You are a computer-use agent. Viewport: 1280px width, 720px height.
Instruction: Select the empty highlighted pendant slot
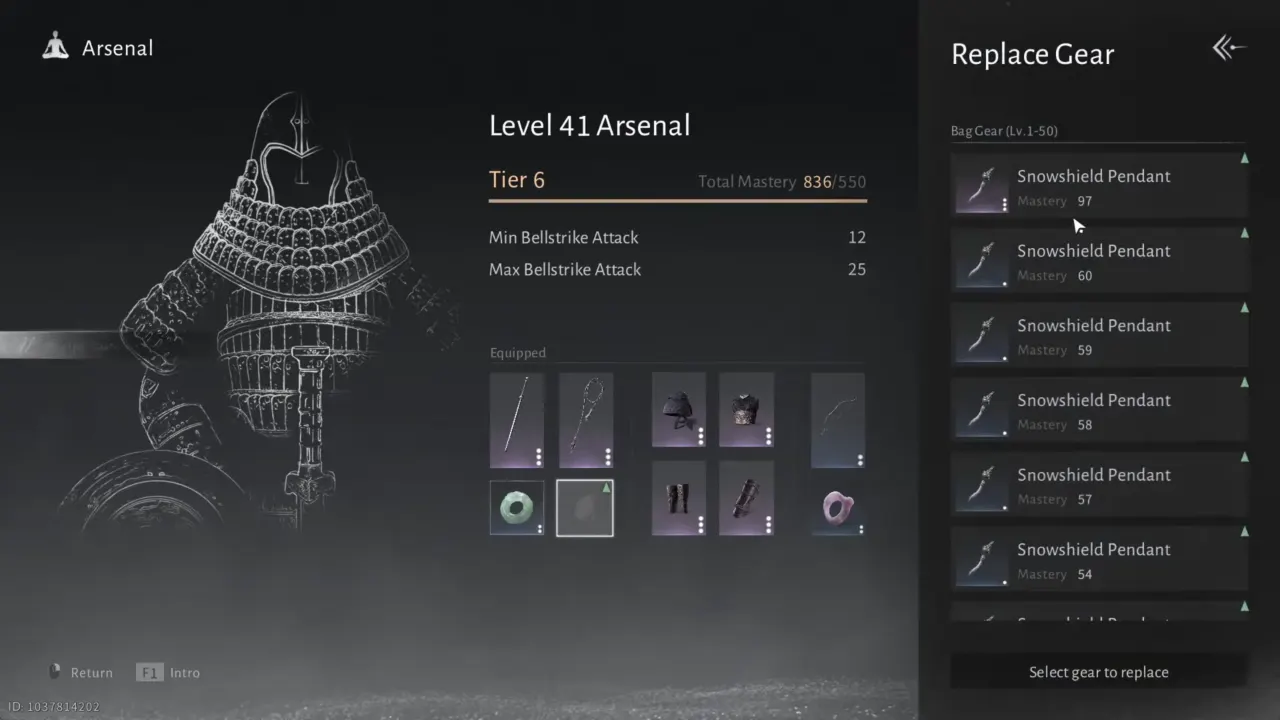[584, 507]
